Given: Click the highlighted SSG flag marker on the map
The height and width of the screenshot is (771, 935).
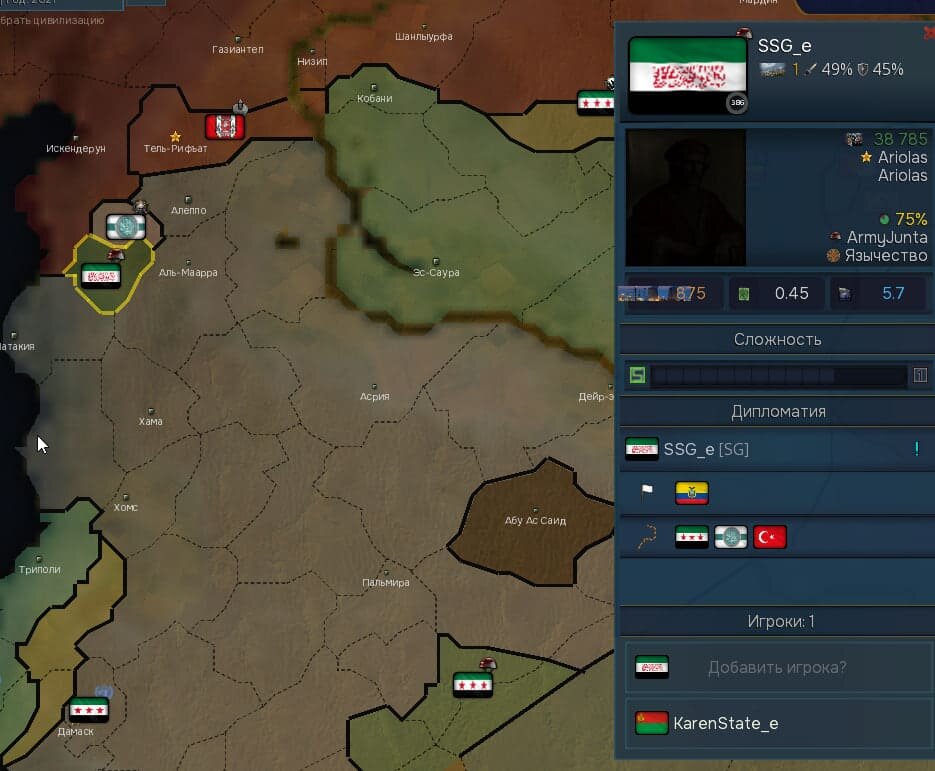Looking at the screenshot, I should coord(101,276).
